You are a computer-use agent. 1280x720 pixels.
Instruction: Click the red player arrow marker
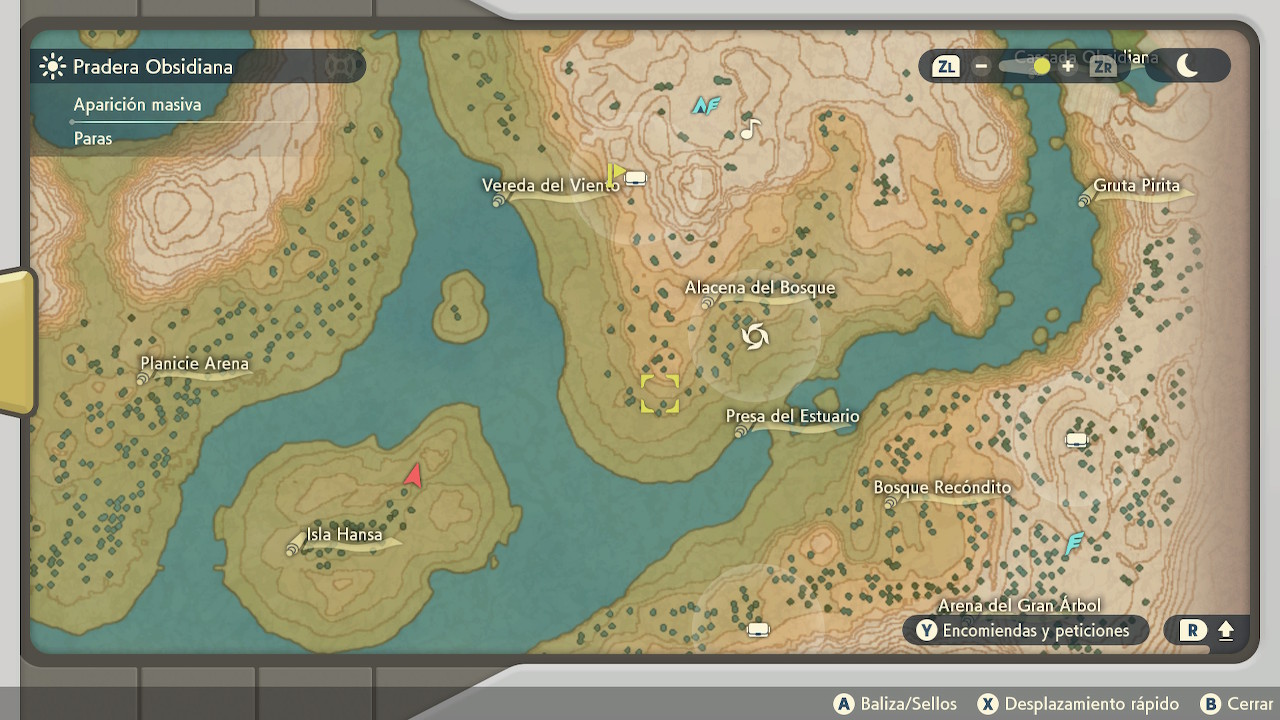point(413,476)
